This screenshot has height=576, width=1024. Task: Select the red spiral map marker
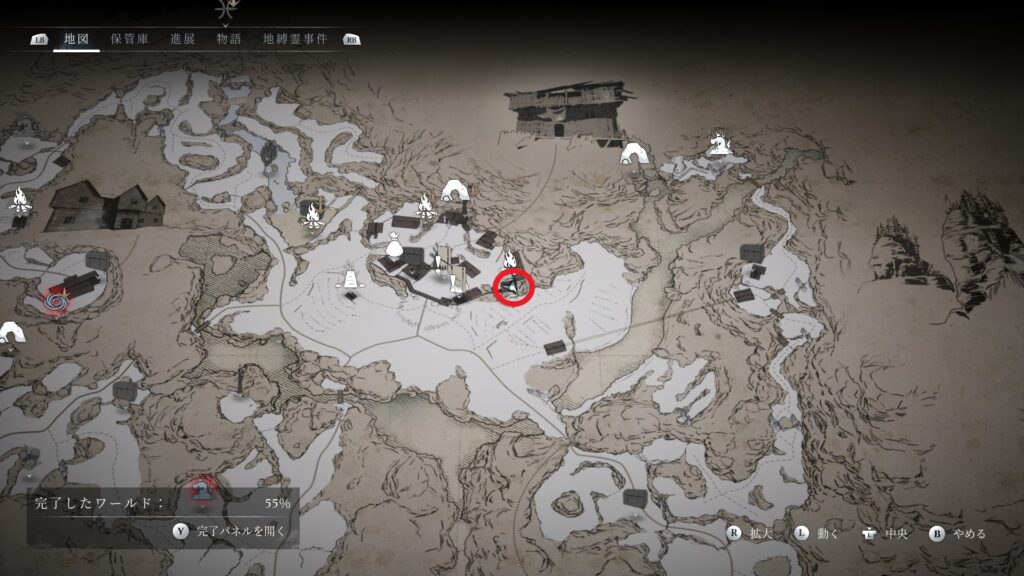pos(54,298)
